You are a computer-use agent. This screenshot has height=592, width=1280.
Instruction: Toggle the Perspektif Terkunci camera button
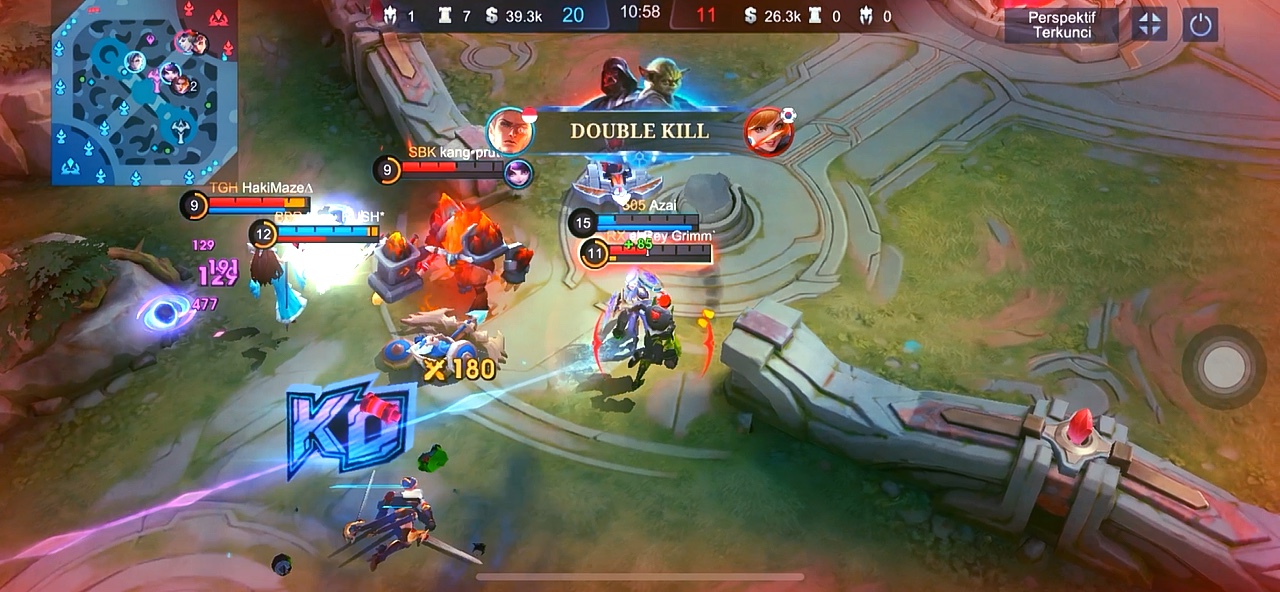tap(1060, 25)
